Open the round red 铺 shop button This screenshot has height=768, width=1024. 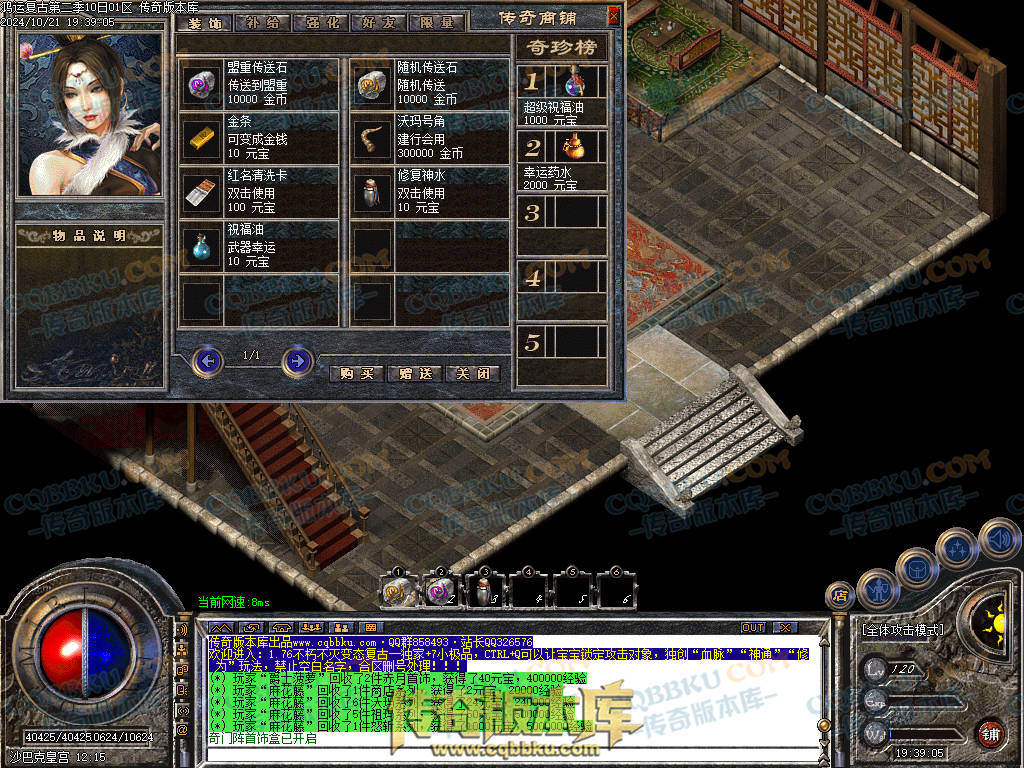tap(988, 732)
